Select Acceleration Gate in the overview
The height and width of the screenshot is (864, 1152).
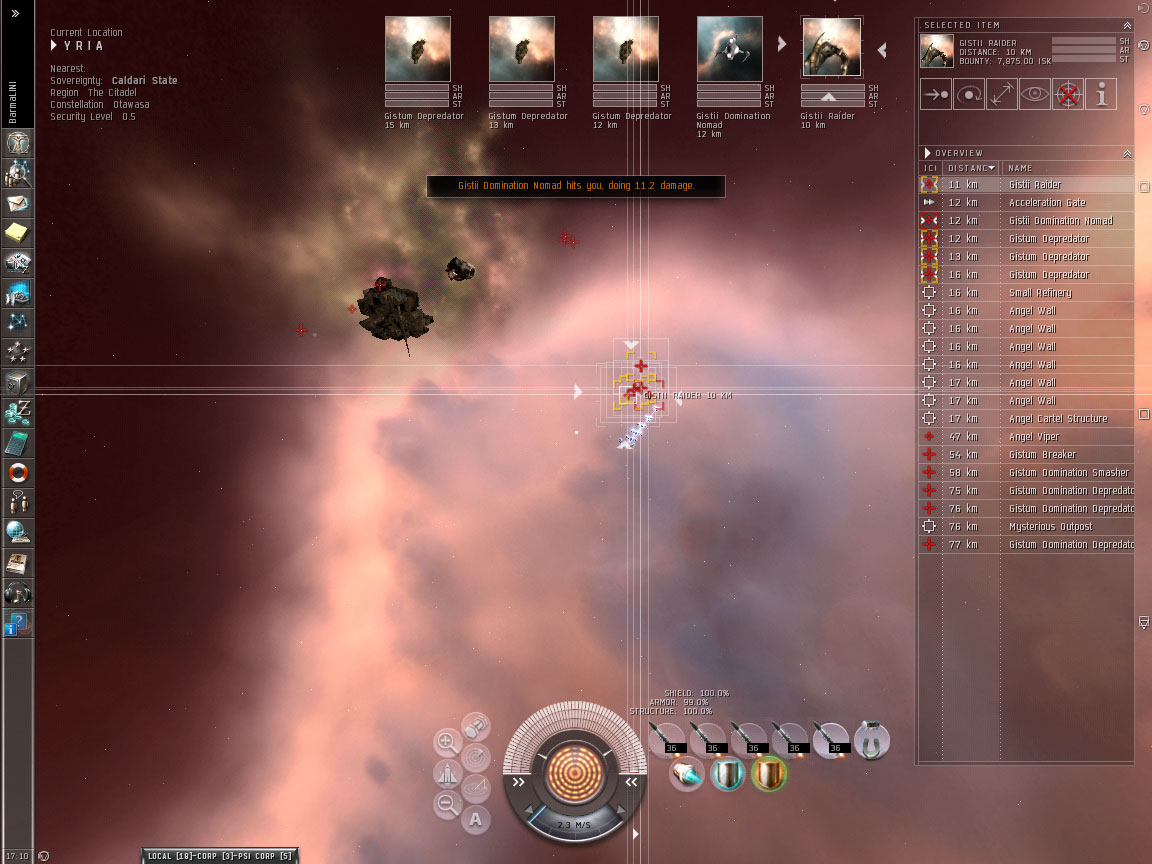pos(1046,203)
